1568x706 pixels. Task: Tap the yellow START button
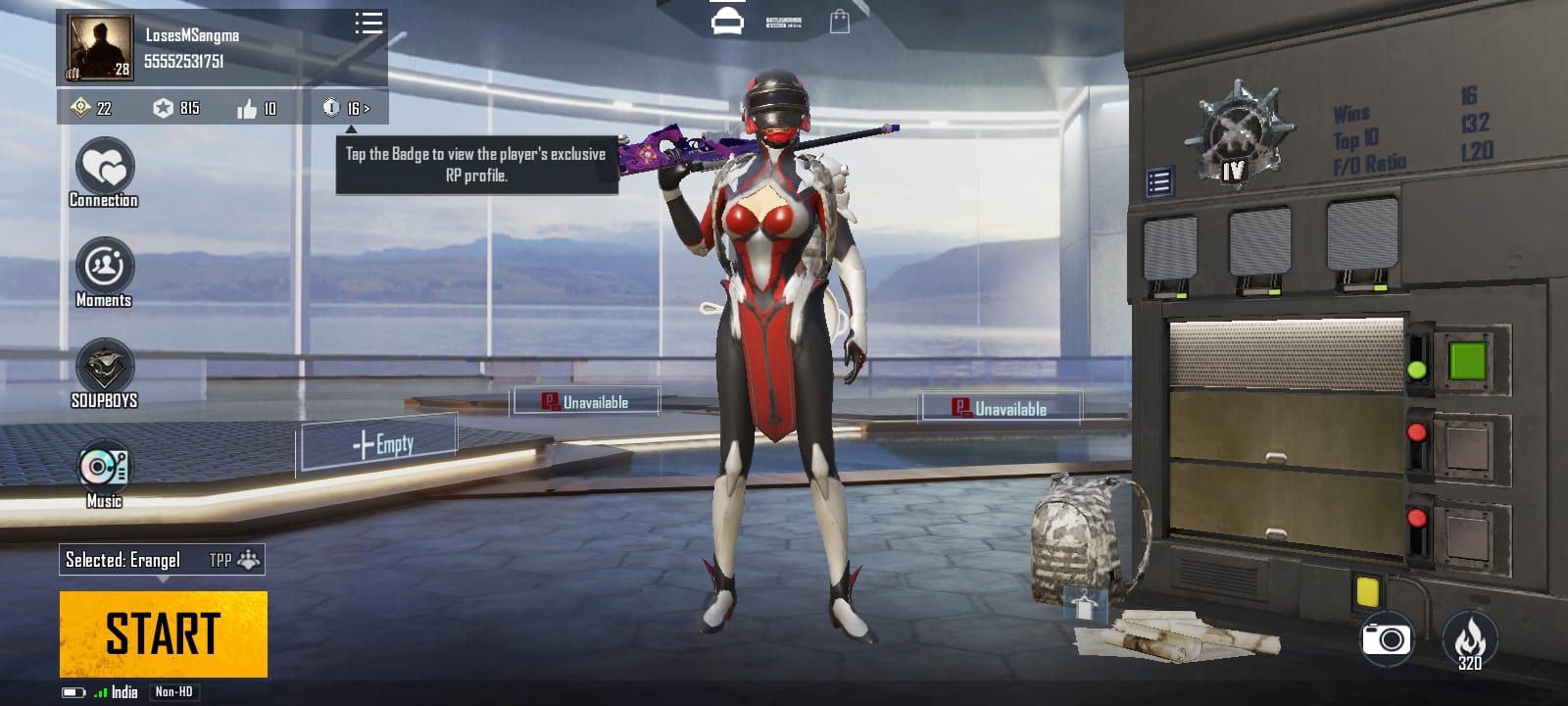pyautogui.click(x=163, y=633)
